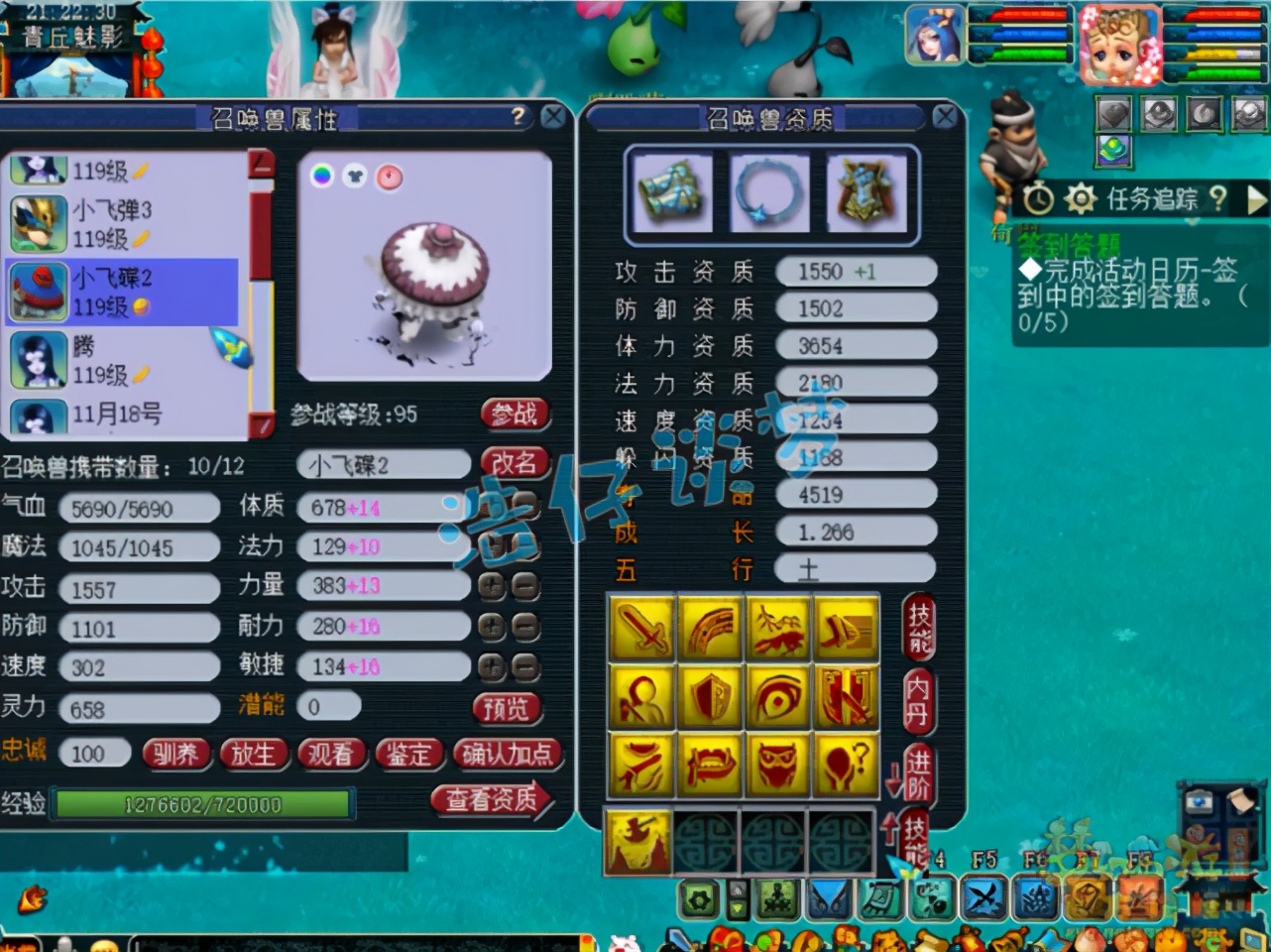1271x952 pixels.
Task: Confirm stat points with 确认加点
Action: tap(507, 755)
